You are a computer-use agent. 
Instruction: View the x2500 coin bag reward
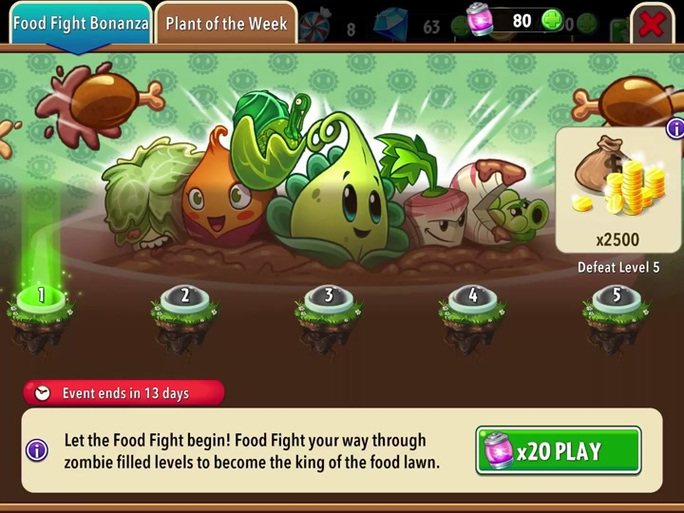click(x=616, y=190)
